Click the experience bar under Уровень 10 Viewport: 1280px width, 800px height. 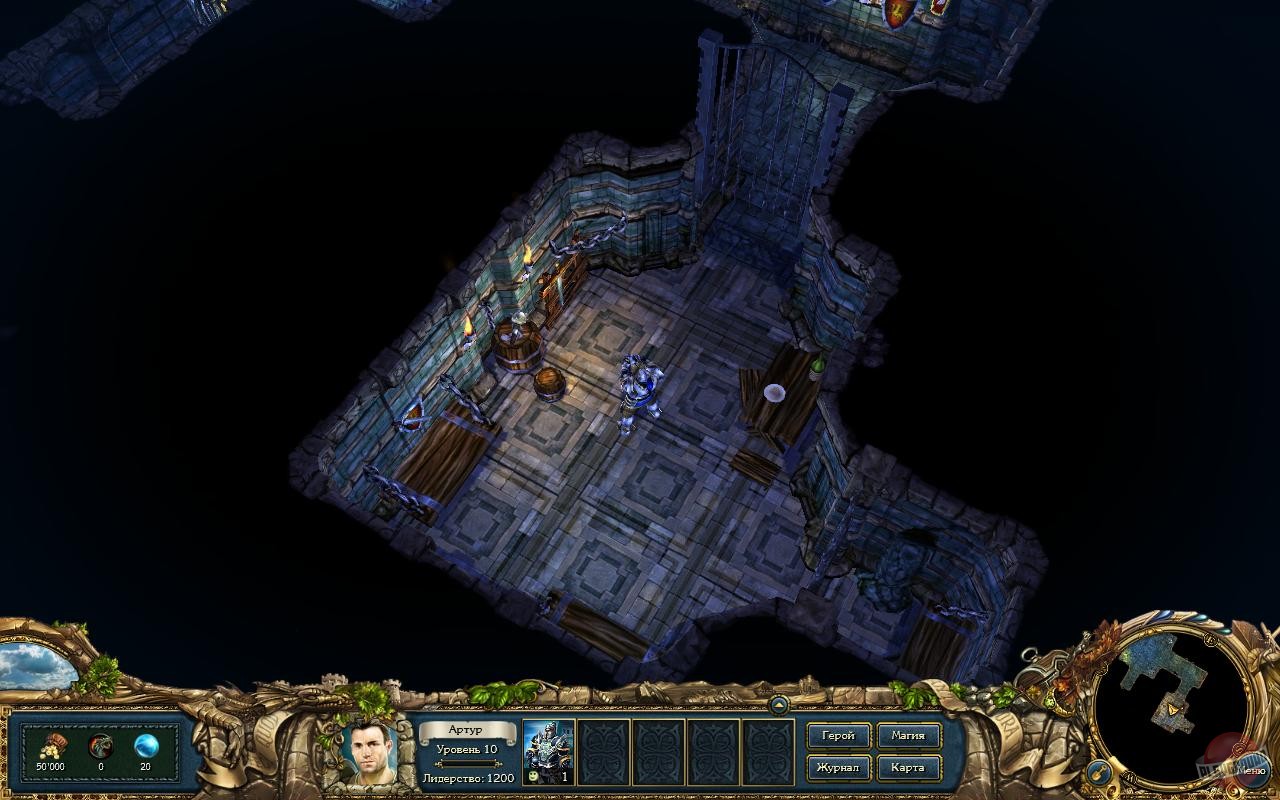tap(468, 763)
